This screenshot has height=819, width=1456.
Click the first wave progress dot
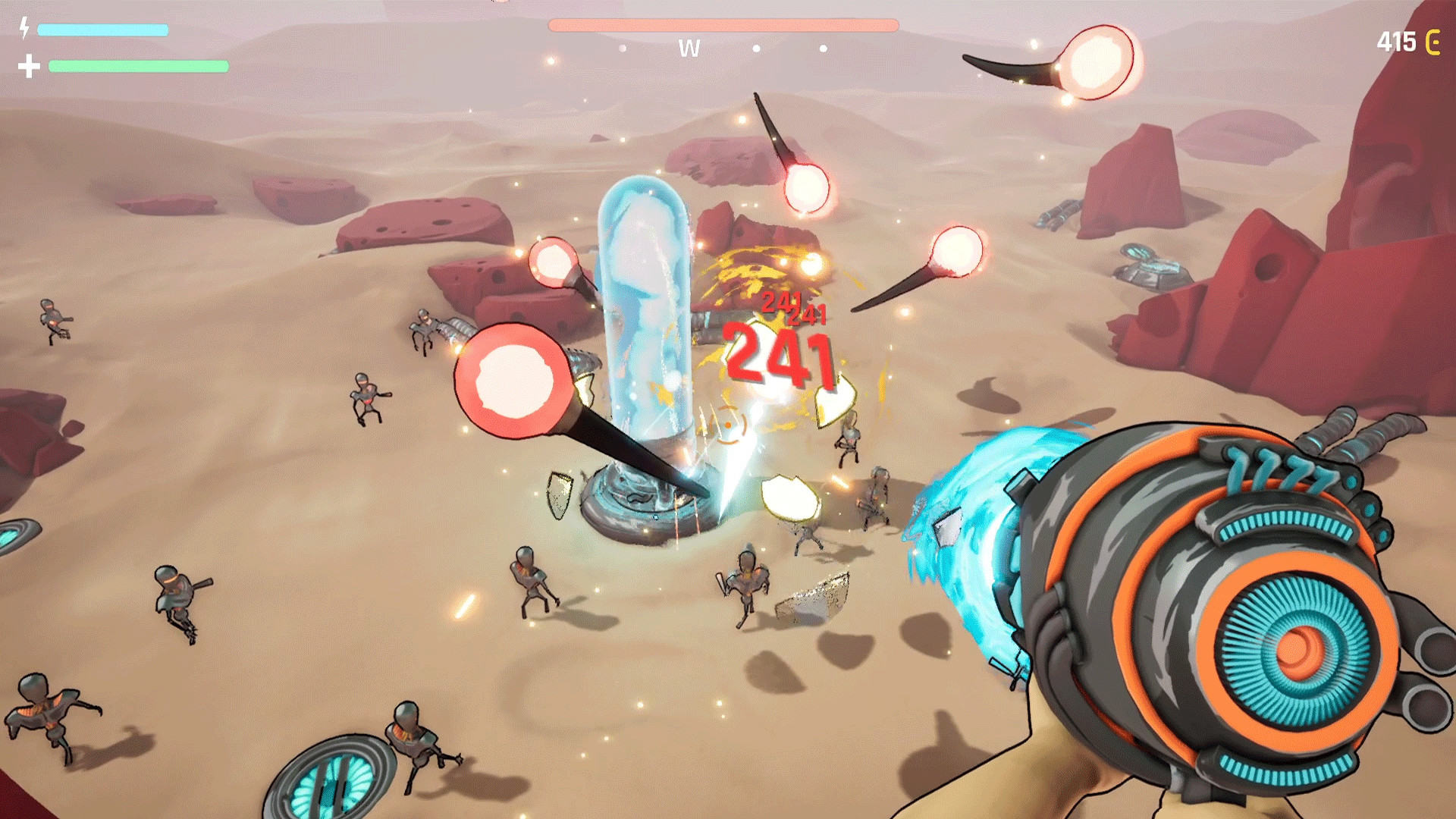(x=622, y=49)
